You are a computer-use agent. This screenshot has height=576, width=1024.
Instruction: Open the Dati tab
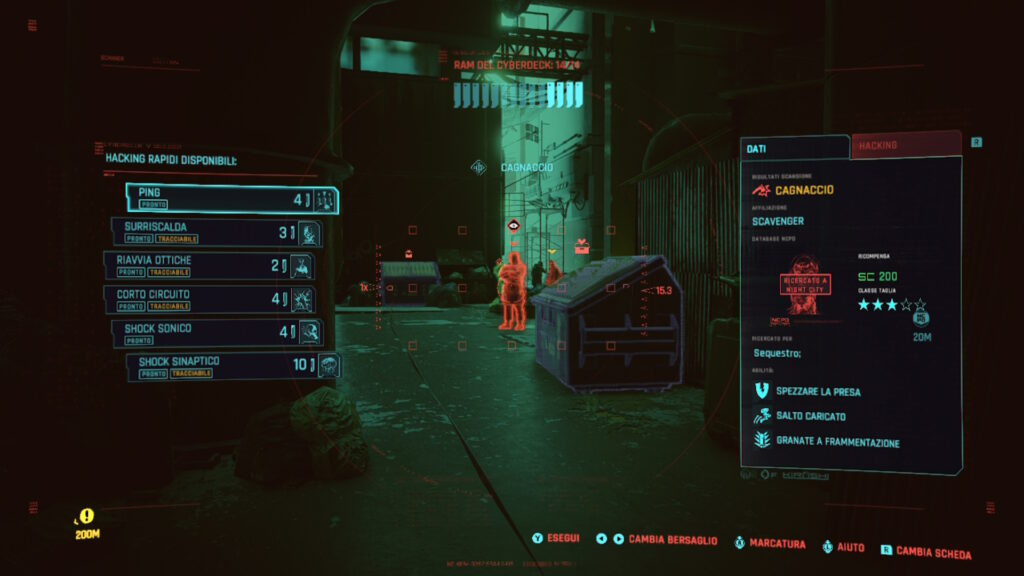pos(795,147)
